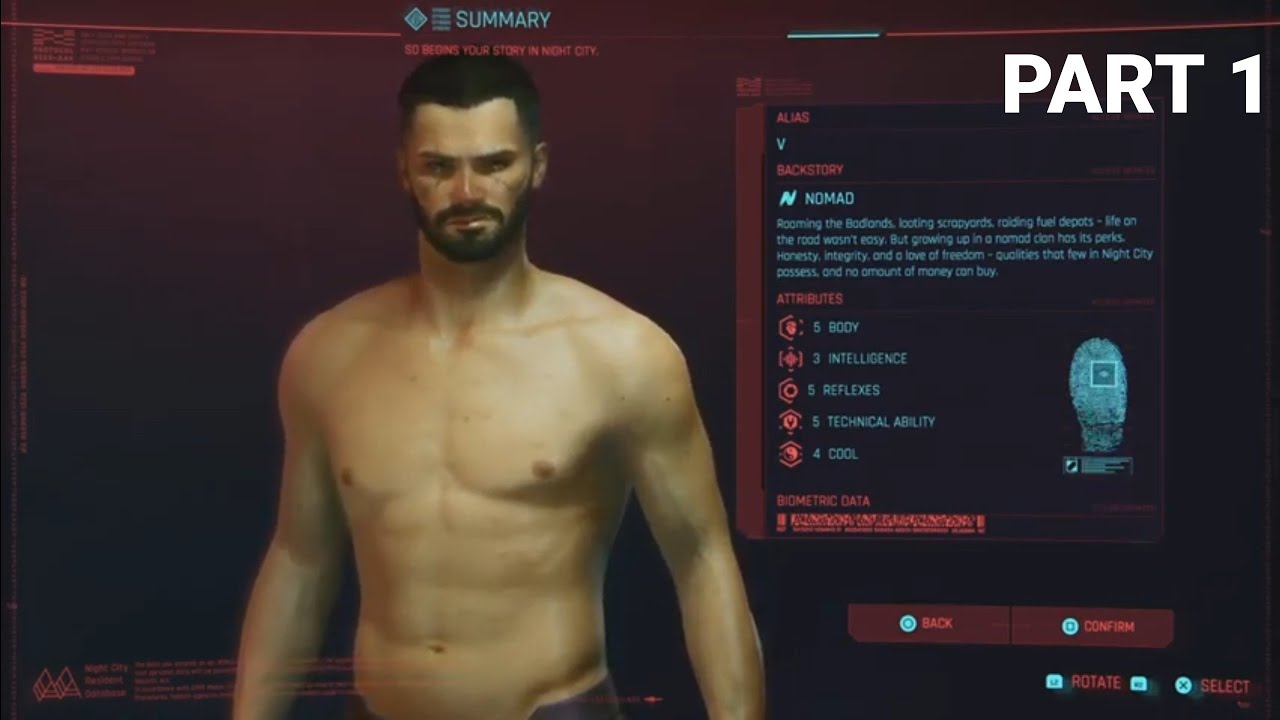Select the Back button
The height and width of the screenshot is (720, 1280).
pos(927,625)
